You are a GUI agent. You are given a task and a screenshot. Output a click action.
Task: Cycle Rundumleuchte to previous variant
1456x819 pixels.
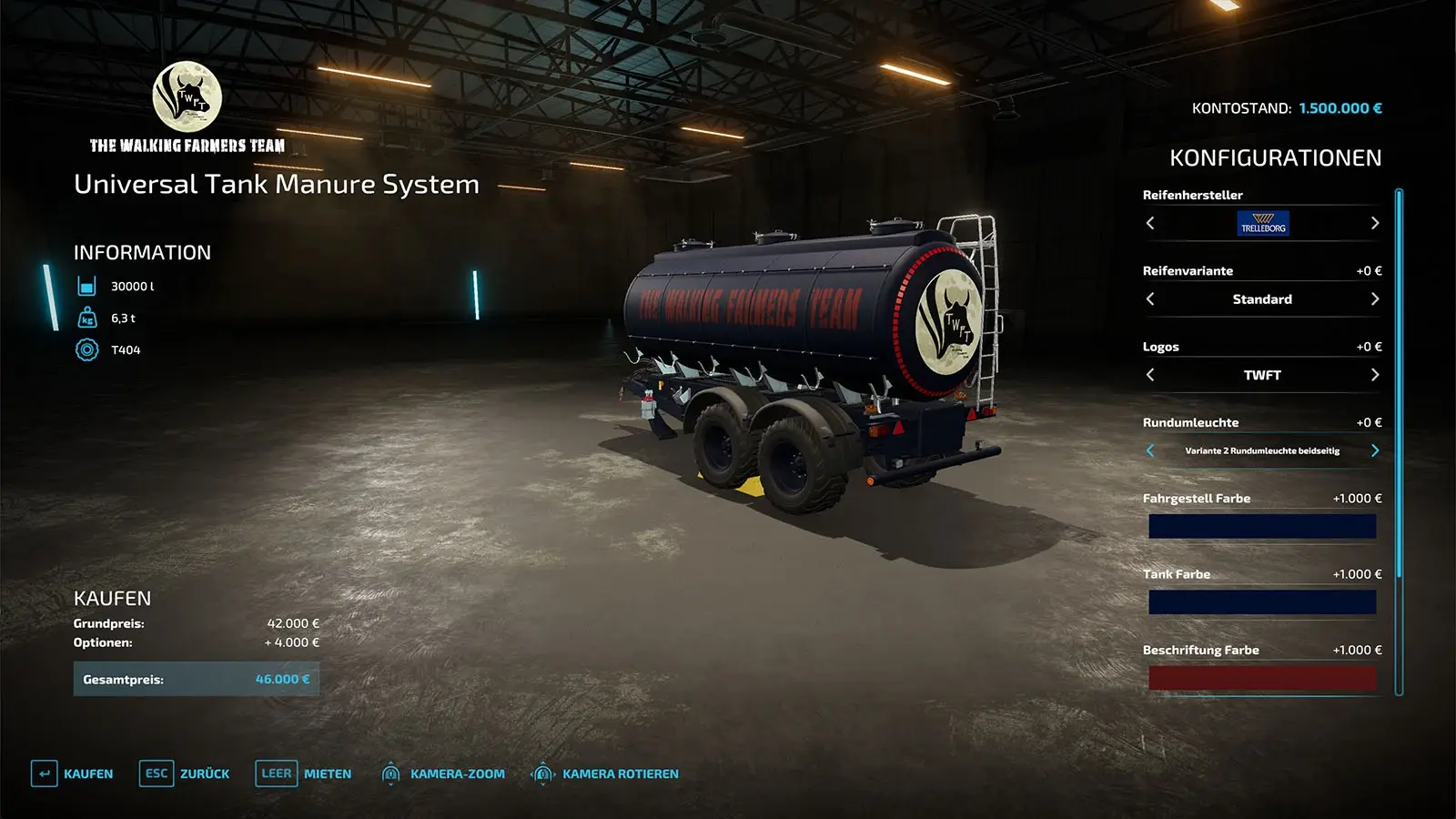pyautogui.click(x=1150, y=450)
